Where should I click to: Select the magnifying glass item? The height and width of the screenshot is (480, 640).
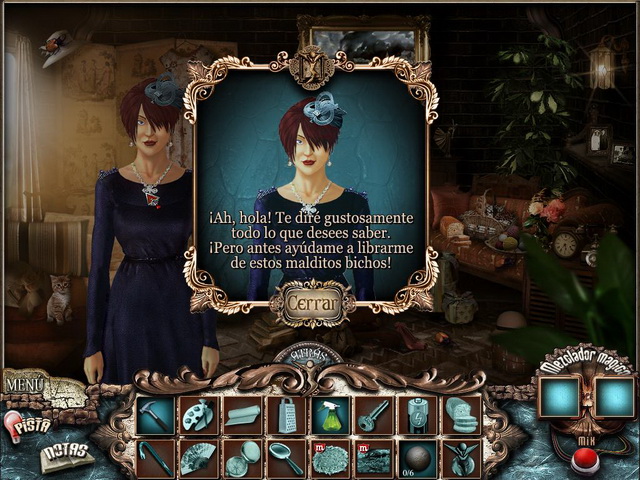(287, 459)
